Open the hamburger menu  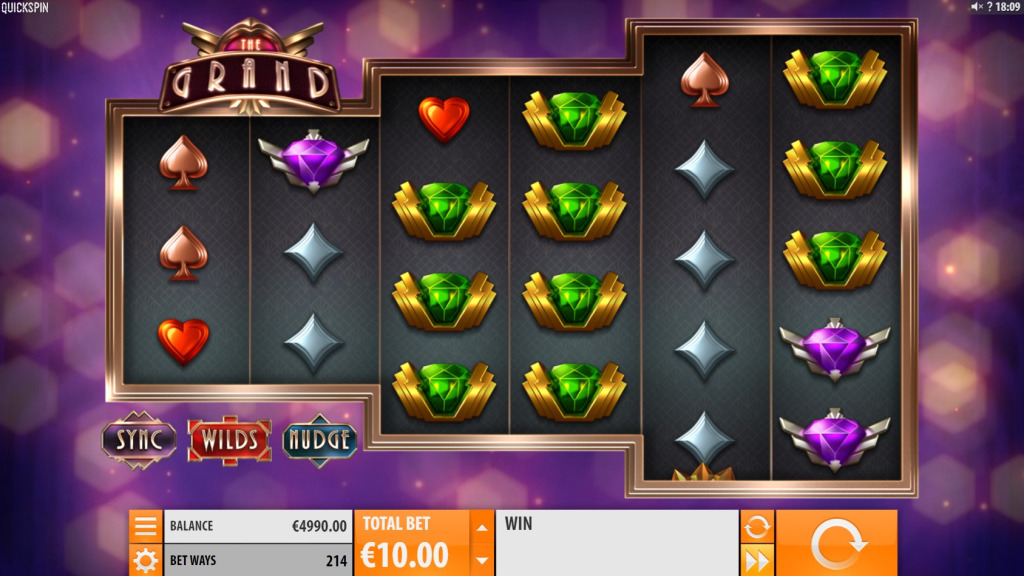145,526
